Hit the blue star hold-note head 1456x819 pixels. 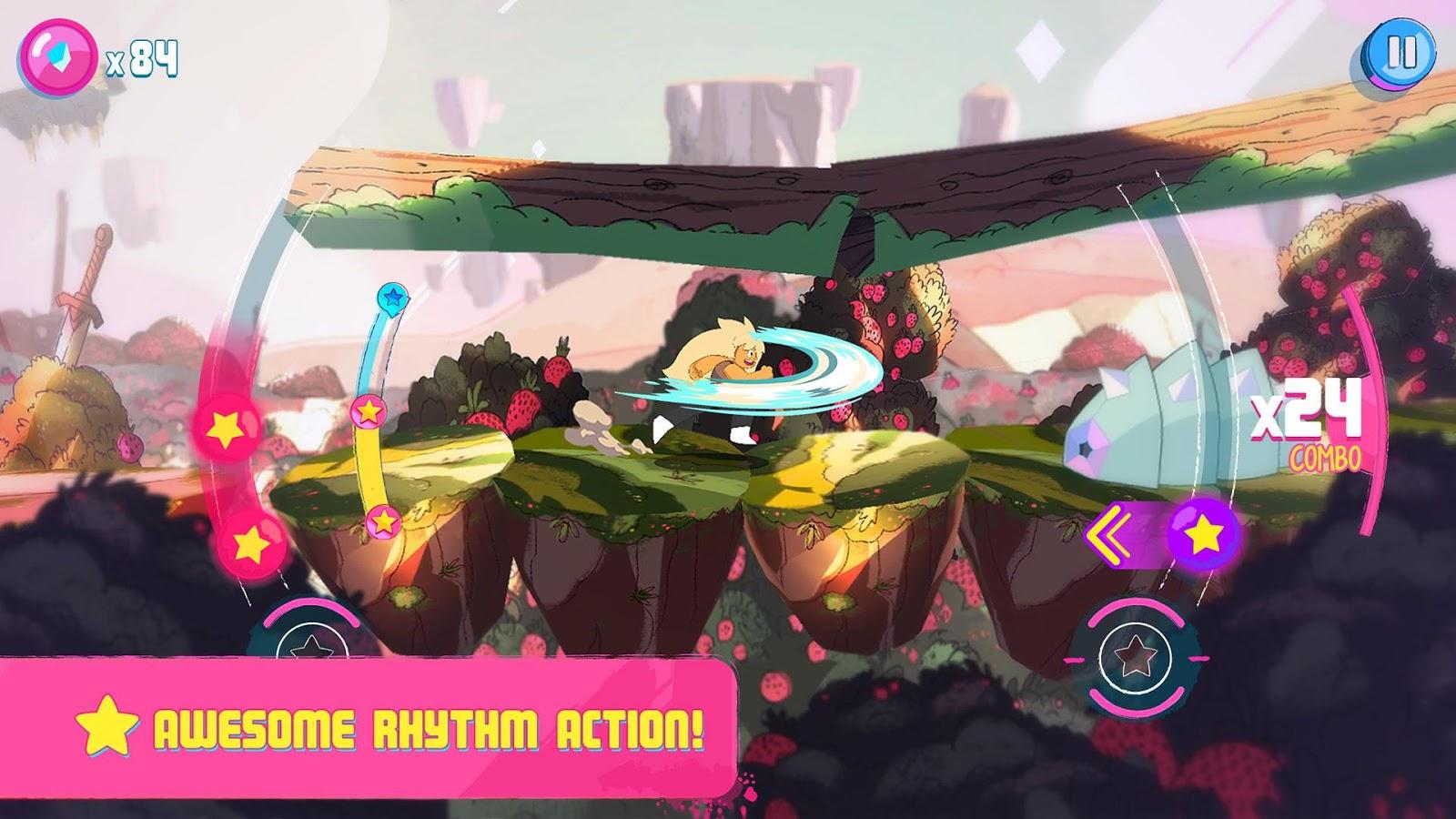click(392, 297)
